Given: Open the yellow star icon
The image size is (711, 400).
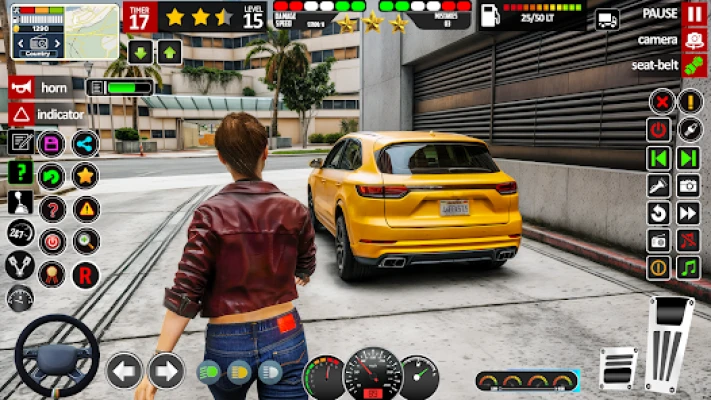Looking at the screenshot, I should [x=86, y=176].
